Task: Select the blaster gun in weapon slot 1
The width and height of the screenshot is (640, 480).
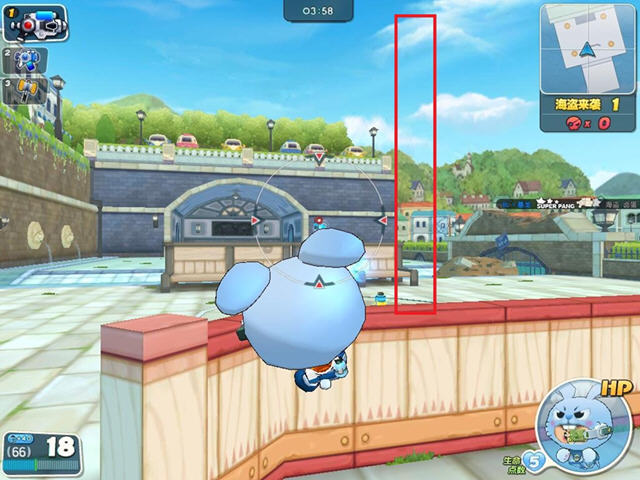Action: click(36, 22)
